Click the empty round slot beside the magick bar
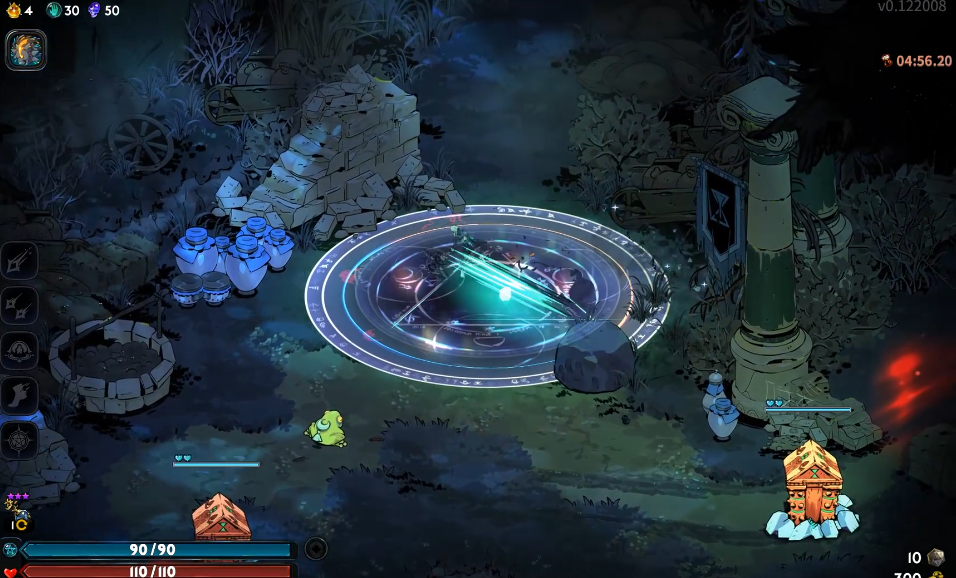The image size is (956, 578). click(316, 548)
